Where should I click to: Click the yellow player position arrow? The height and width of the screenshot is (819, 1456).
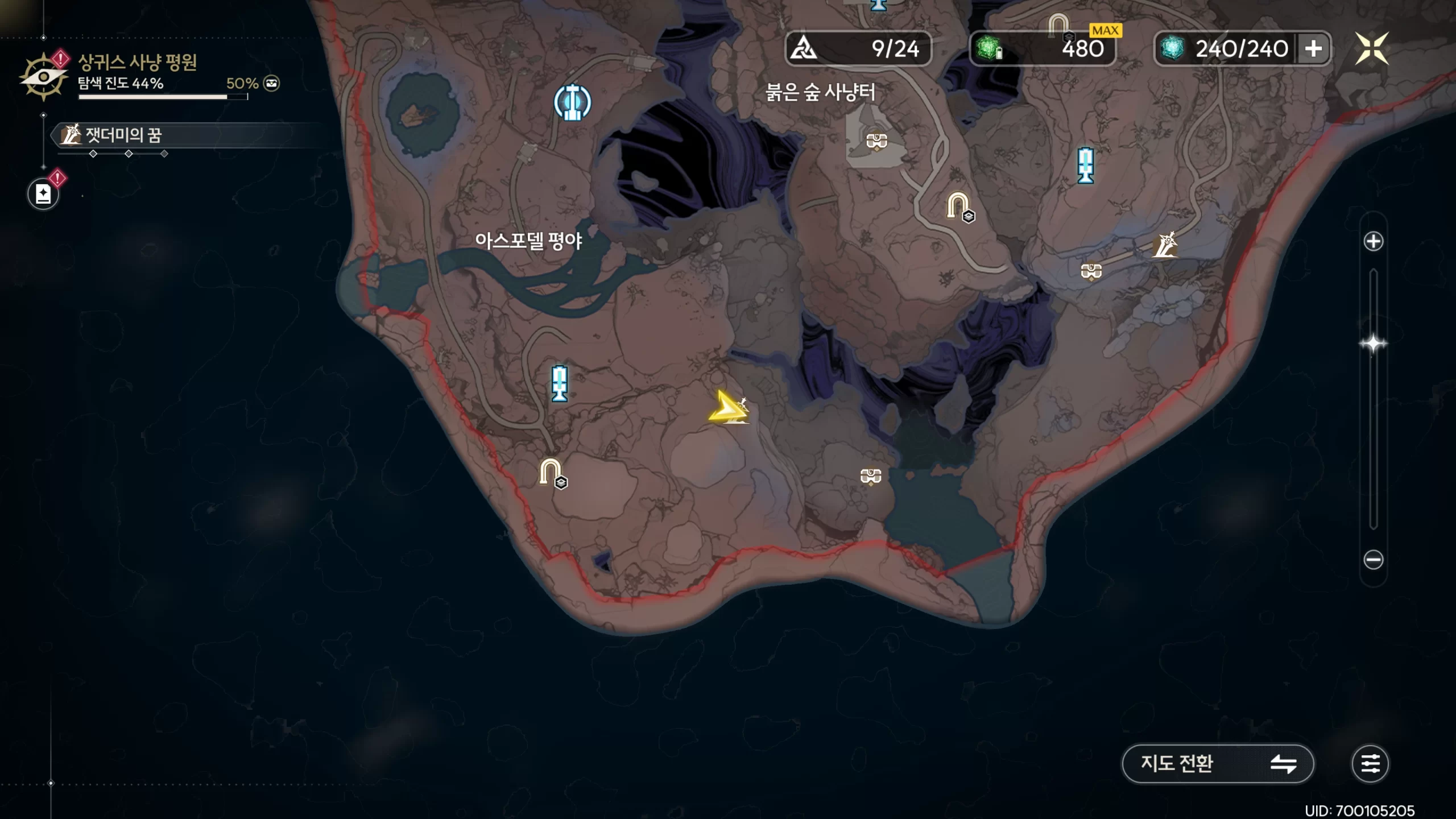[x=727, y=407]
